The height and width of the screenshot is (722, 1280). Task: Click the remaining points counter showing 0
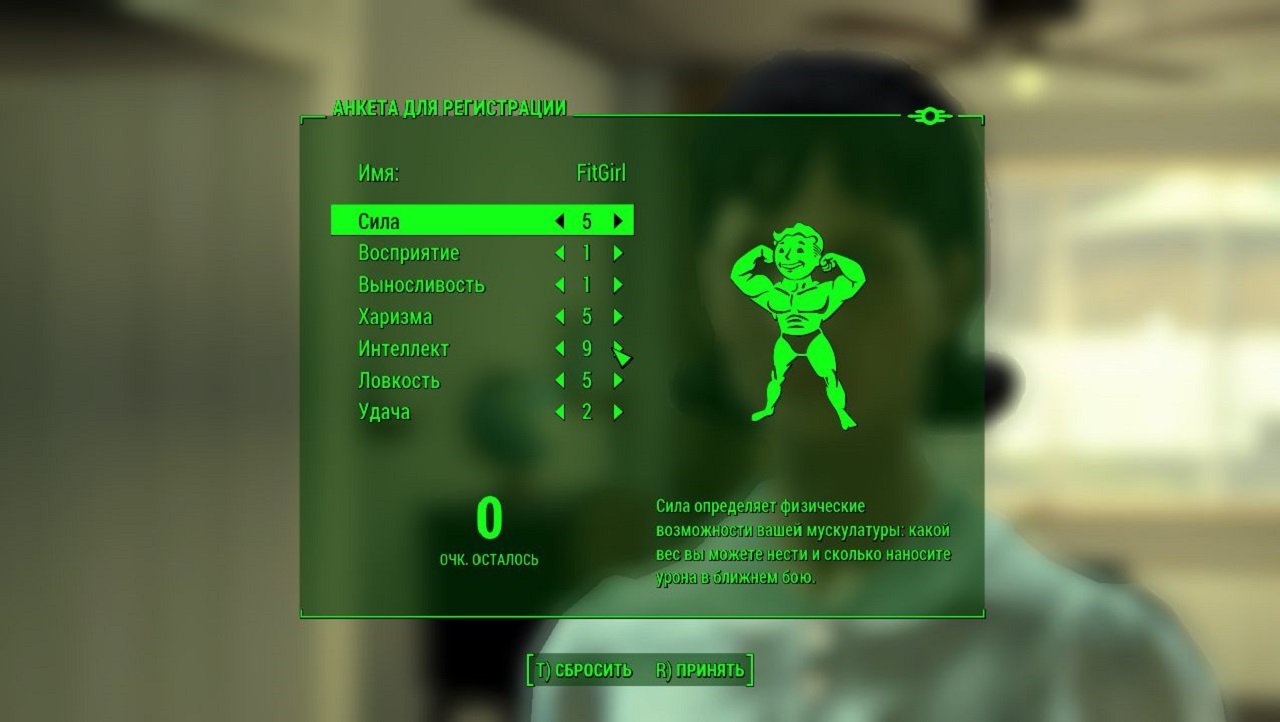tap(490, 520)
